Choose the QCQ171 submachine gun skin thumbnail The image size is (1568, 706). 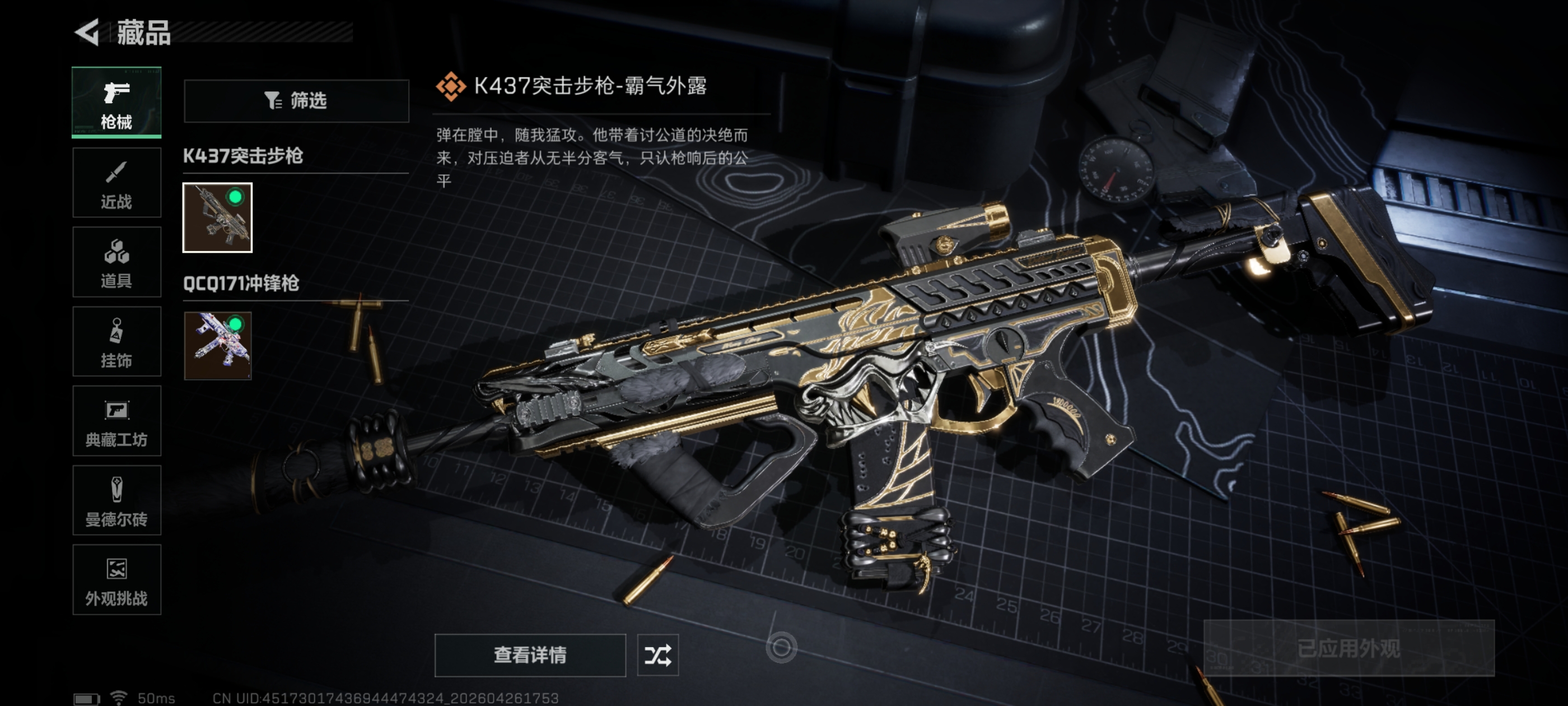(217, 345)
